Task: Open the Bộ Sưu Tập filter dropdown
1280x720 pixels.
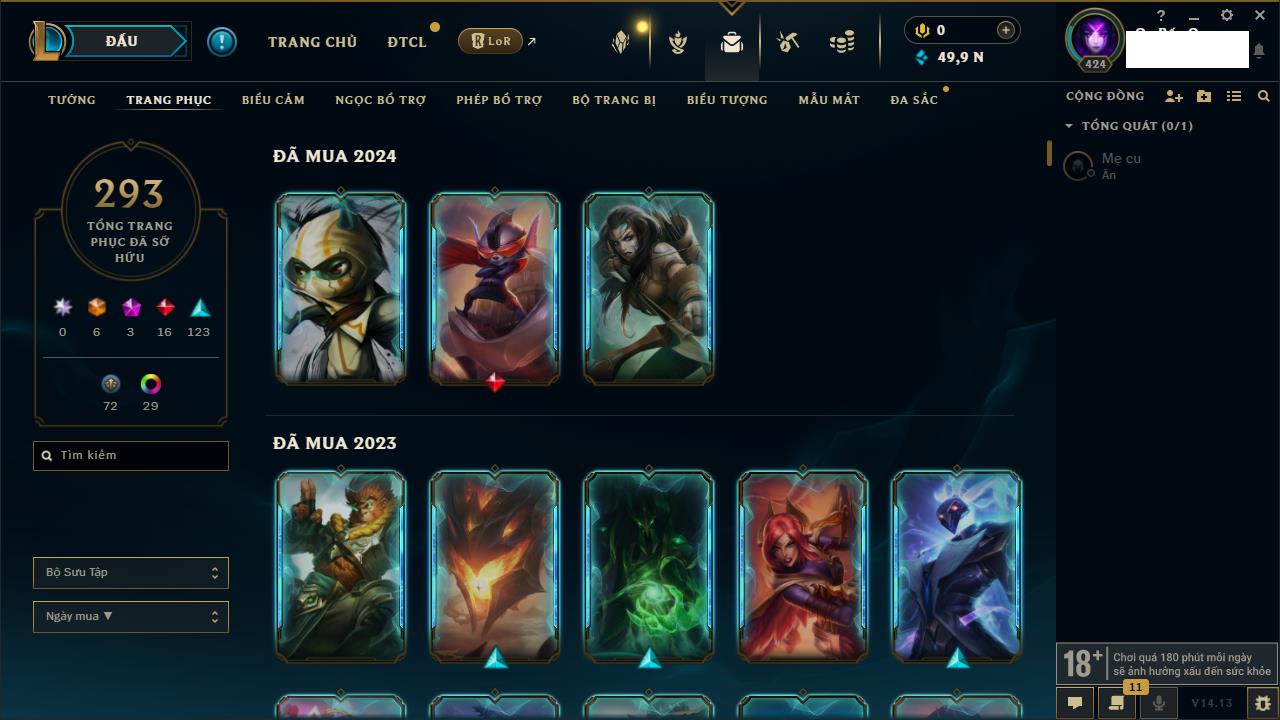Action: point(131,573)
